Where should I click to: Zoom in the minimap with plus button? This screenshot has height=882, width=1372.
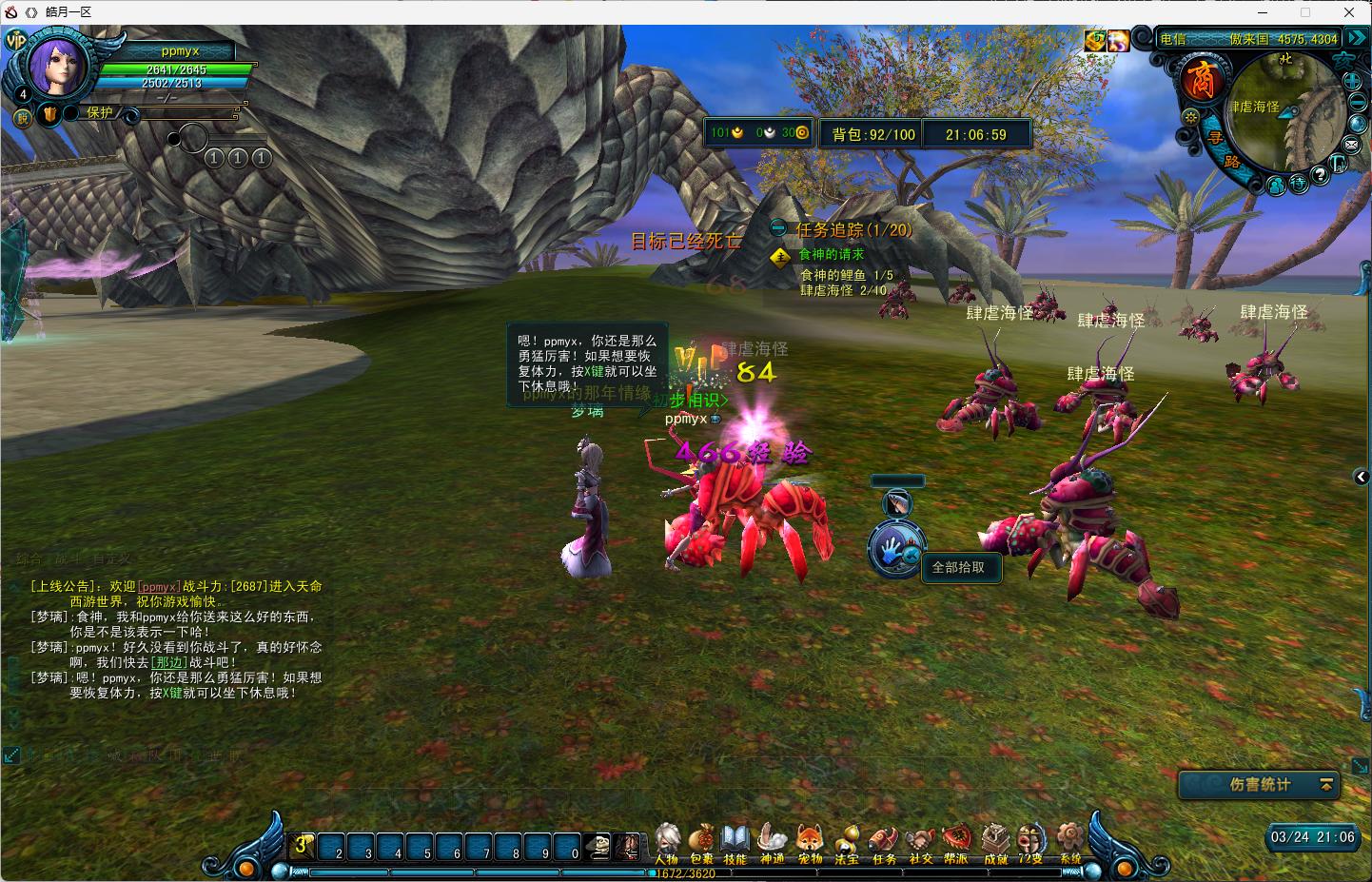point(1354,81)
